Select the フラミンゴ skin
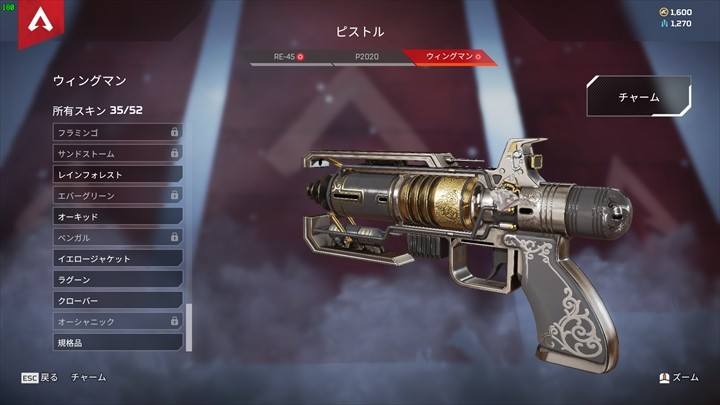The image size is (720, 405). click(116, 132)
